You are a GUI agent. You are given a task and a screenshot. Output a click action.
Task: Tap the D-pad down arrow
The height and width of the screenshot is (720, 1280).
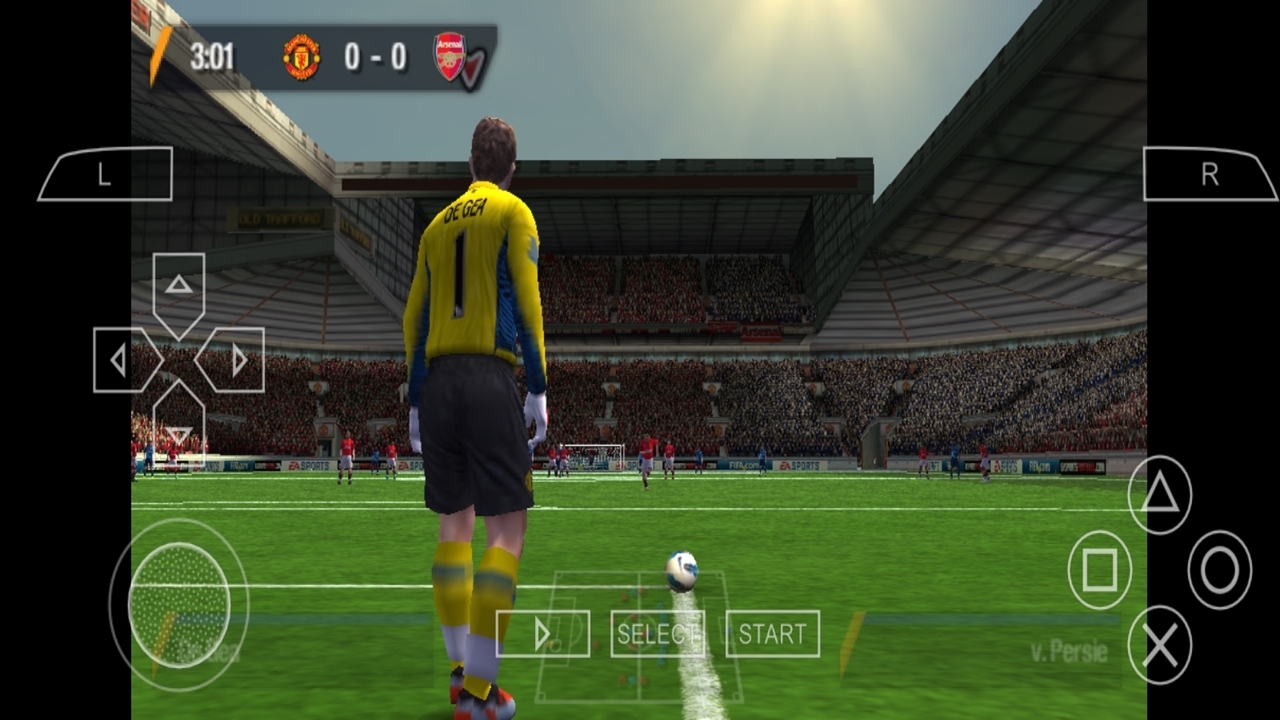click(x=179, y=430)
